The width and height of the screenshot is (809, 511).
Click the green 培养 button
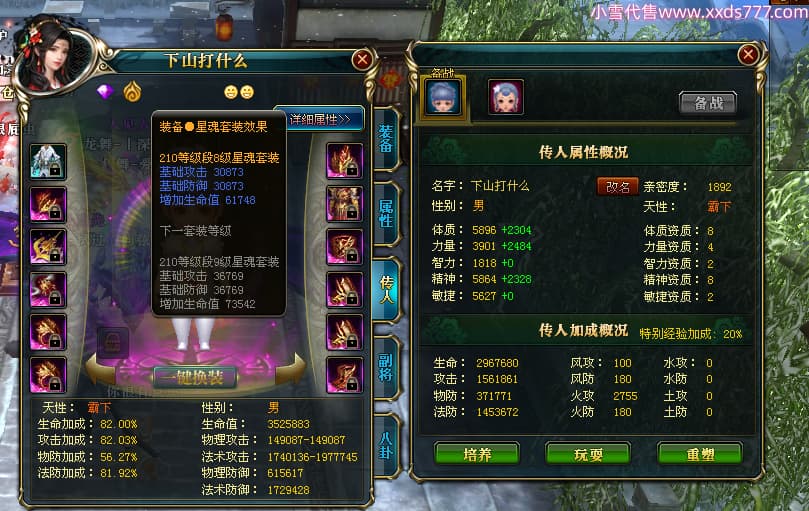click(477, 453)
